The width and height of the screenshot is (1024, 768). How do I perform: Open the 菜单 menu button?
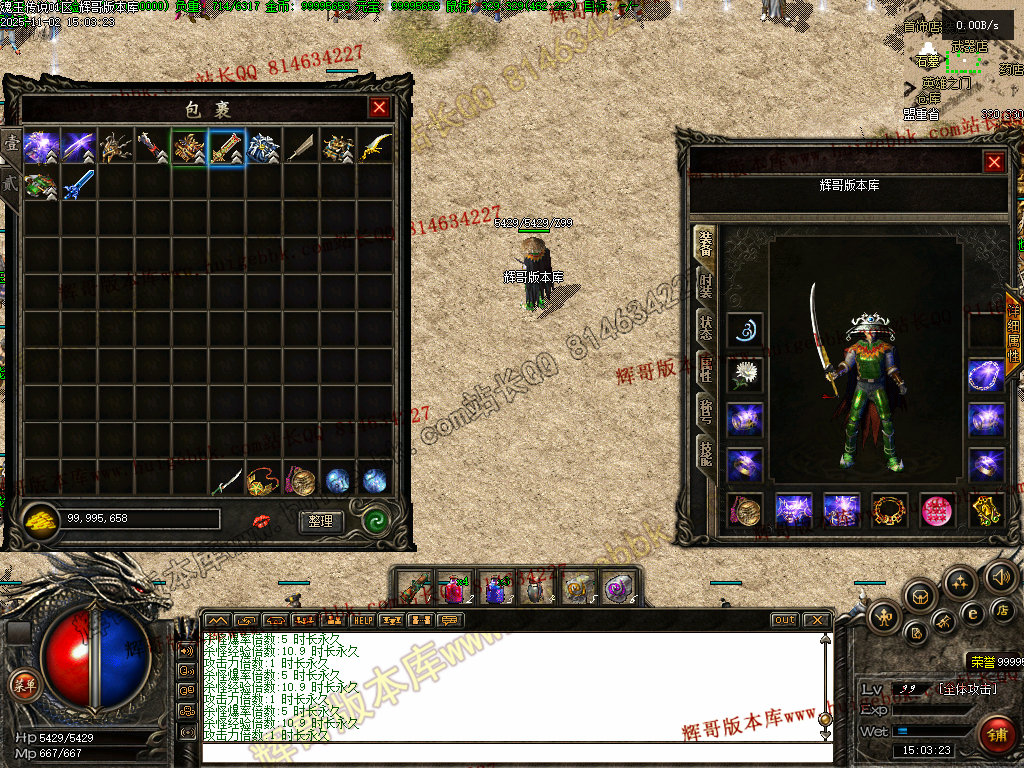pyautogui.click(x=22, y=685)
